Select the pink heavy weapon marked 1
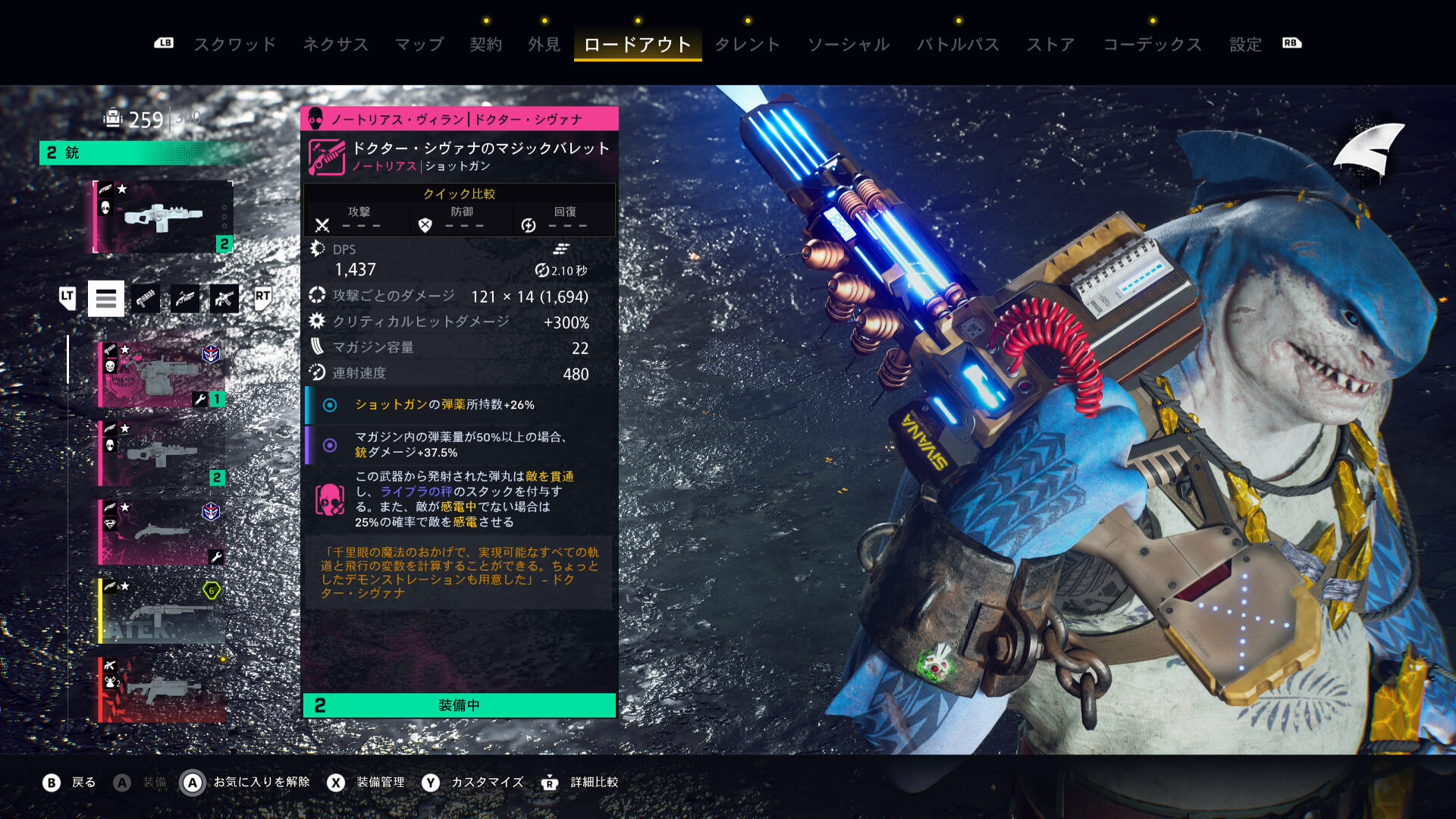This screenshot has width=1456, height=819. pos(162,374)
